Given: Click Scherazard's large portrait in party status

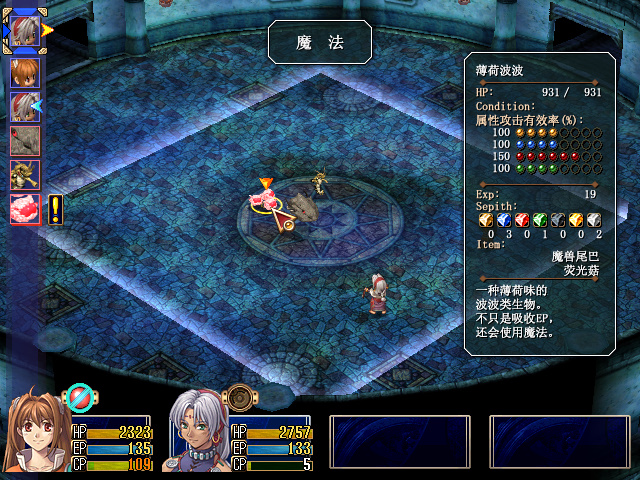Looking at the screenshot, I should click(x=197, y=434).
